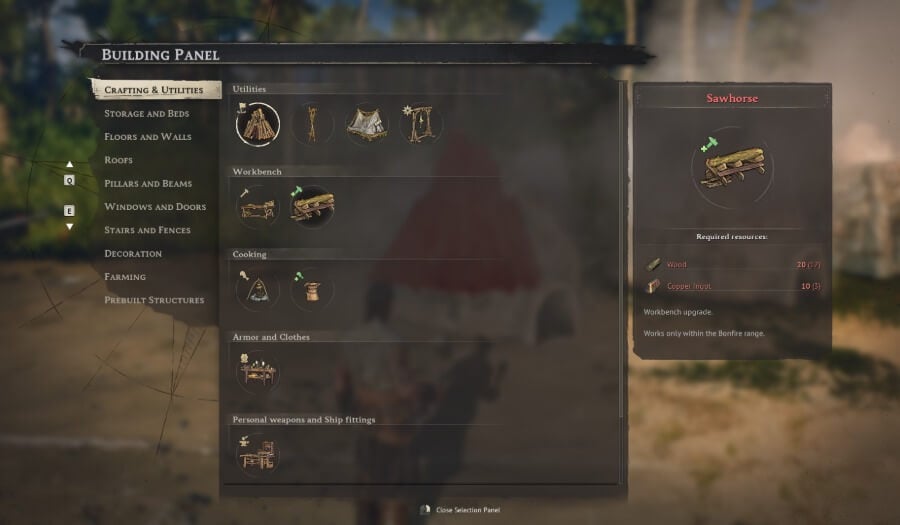Choose the Armor and Clothes table icon

[258, 373]
